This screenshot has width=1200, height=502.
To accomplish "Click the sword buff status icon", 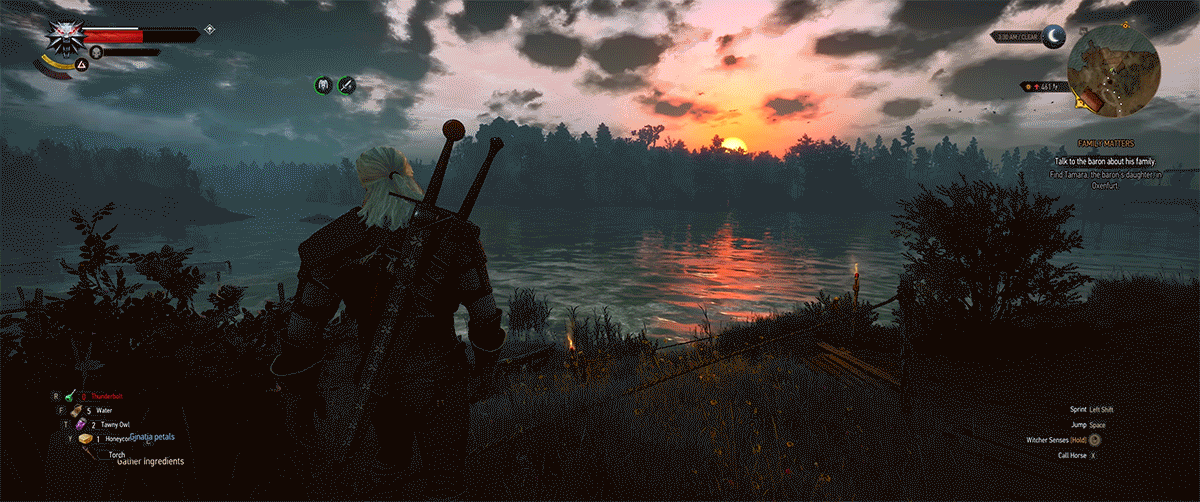I will point(347,85).
